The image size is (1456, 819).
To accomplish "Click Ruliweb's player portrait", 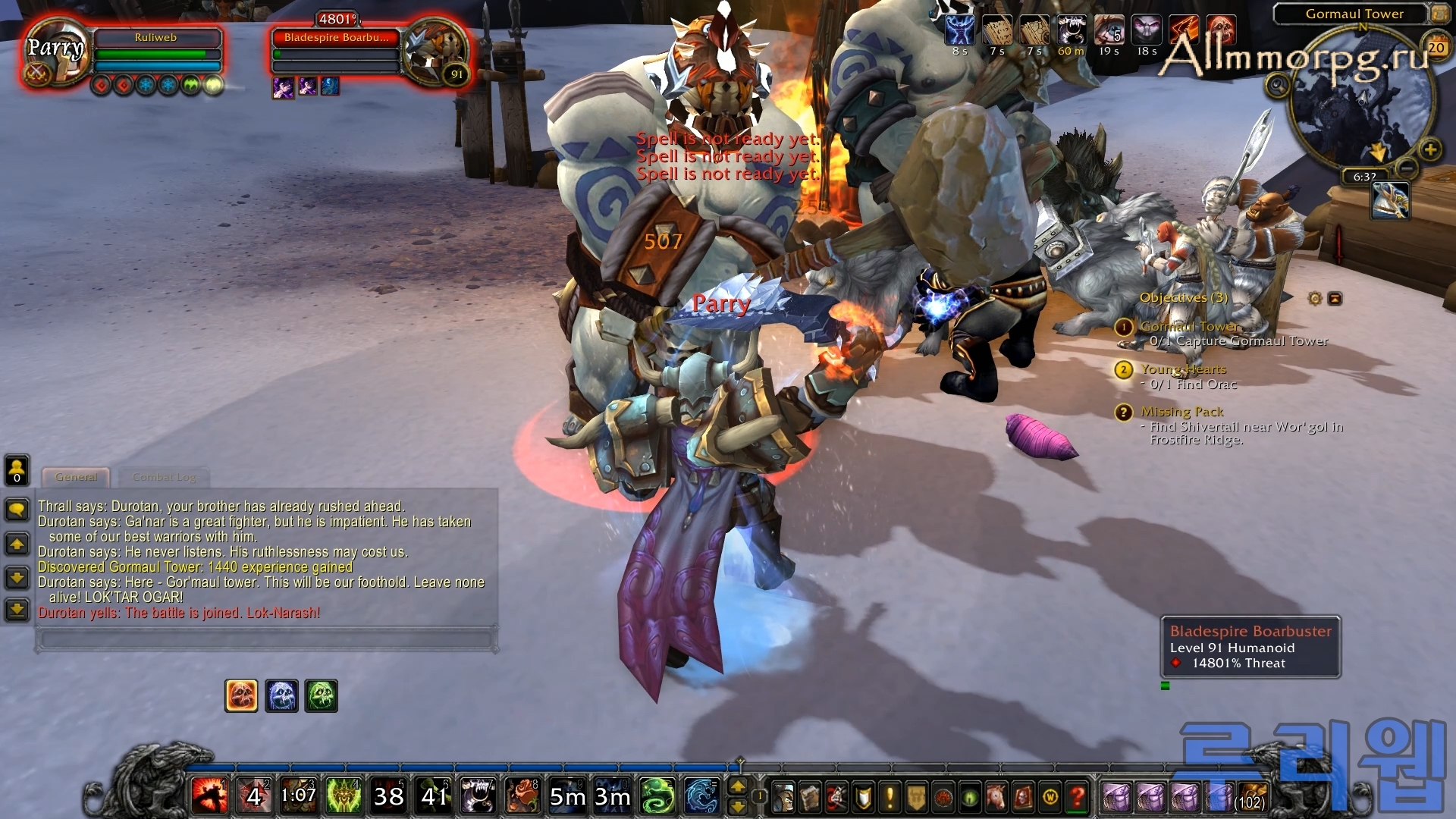I will click(55, 51).
